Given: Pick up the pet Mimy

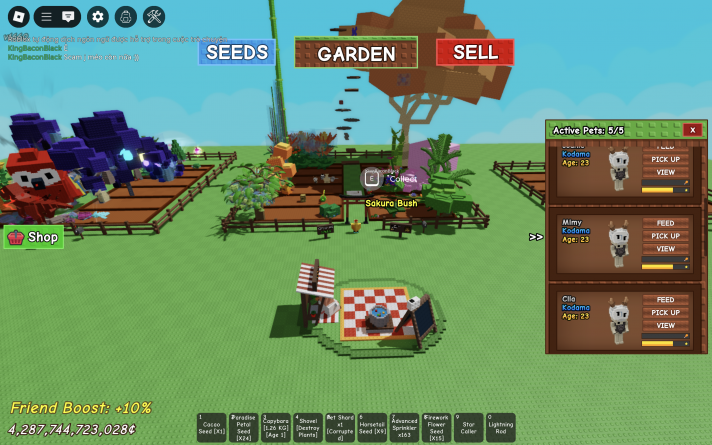Looking at the screenshot, I should pos(665,236).
